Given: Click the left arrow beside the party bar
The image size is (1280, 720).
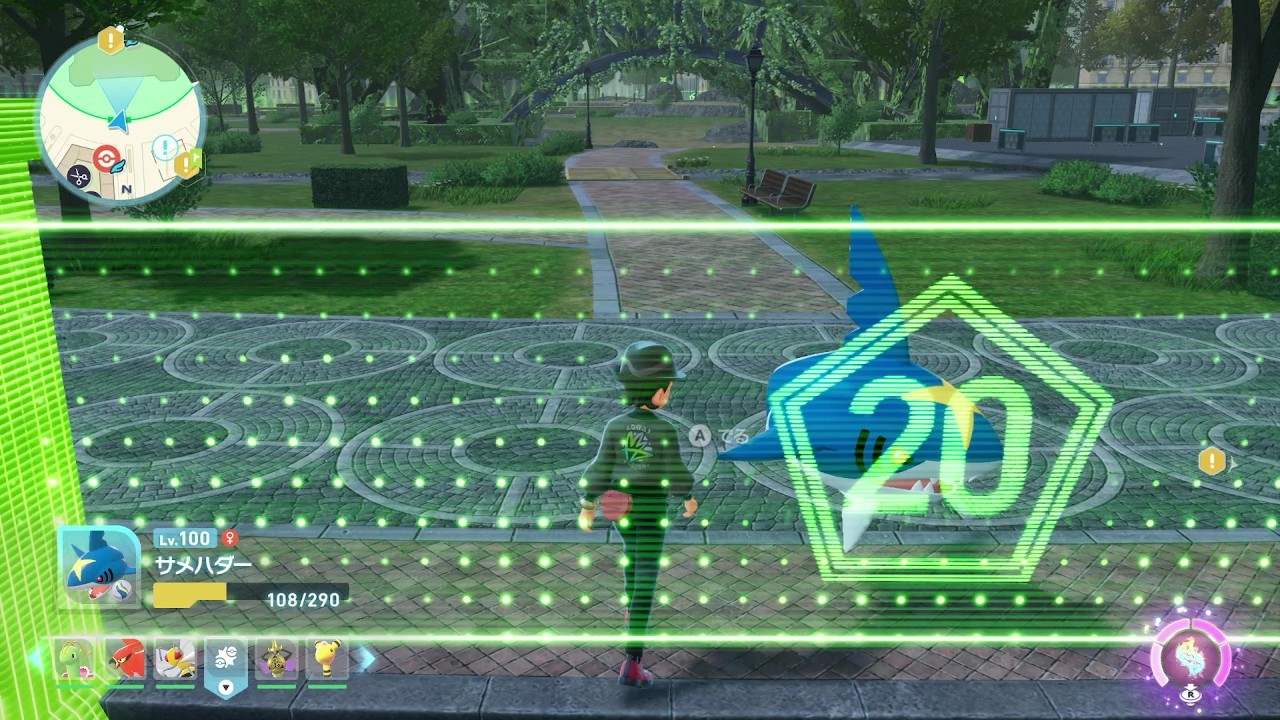Looking at the screenshot, I should [37, 658].
